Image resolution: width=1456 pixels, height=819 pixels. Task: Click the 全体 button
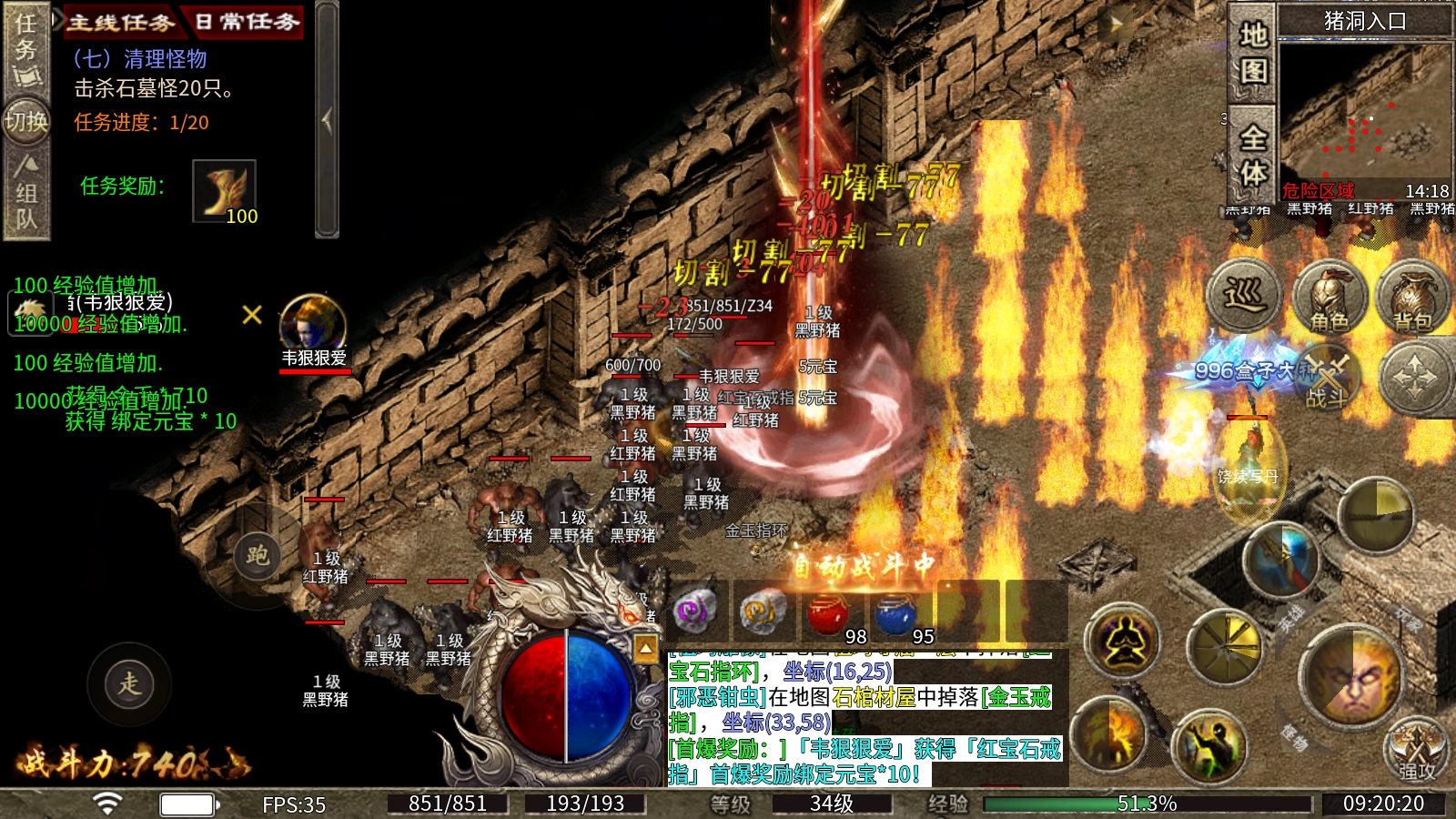(x=1253, y=155)
